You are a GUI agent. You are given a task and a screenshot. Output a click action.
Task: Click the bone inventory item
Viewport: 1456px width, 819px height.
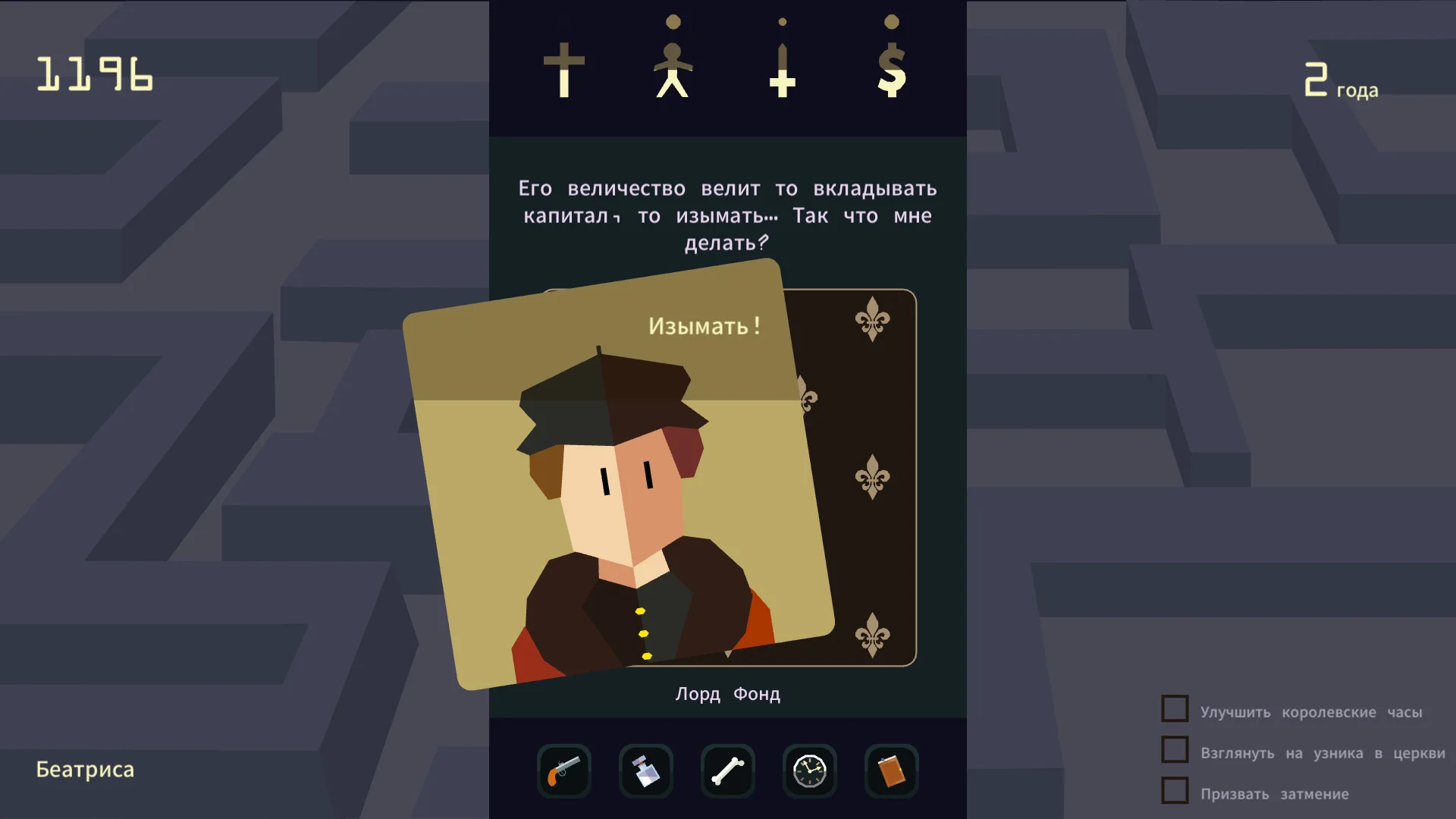point(727,770)
